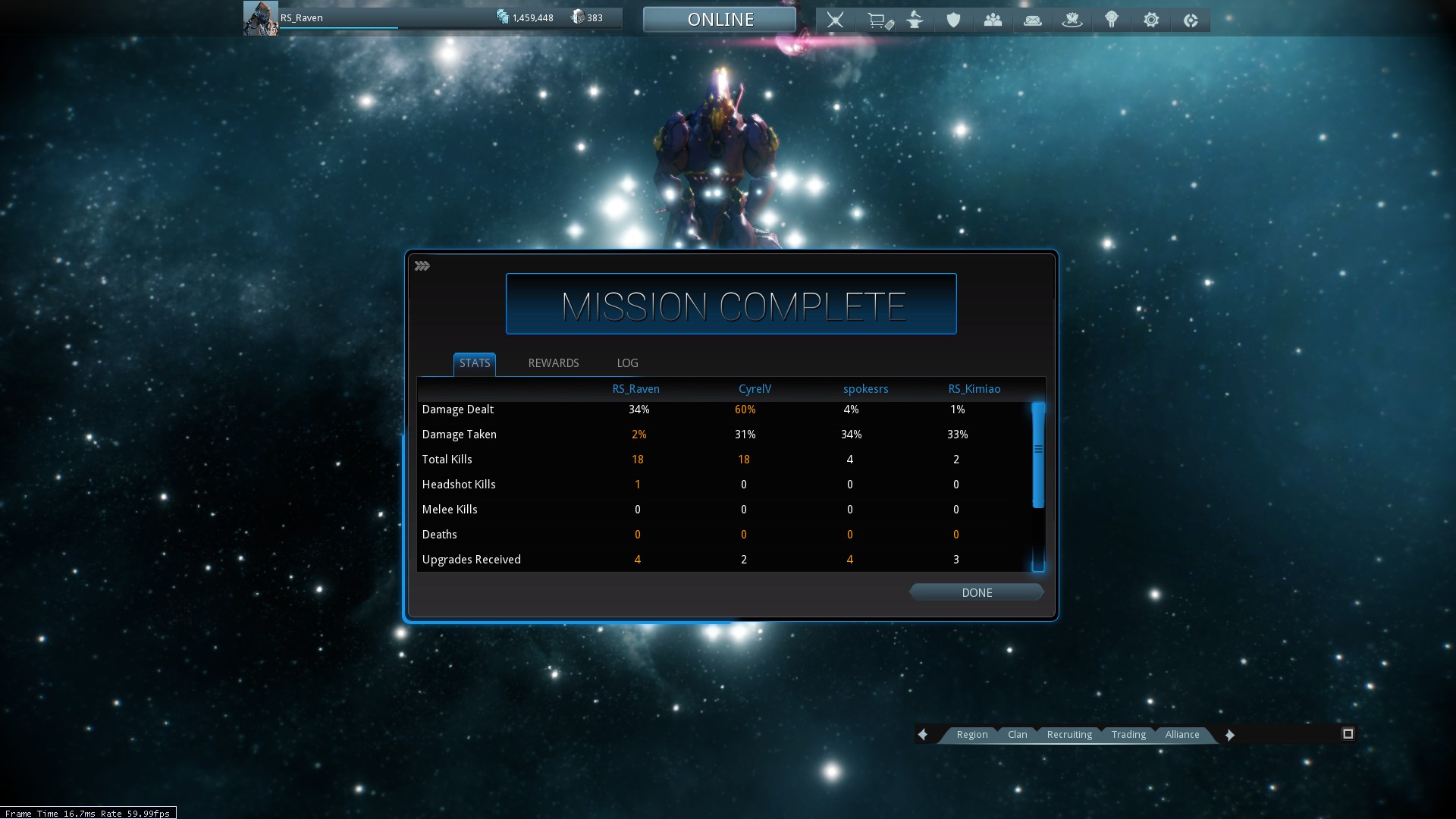This screenshot has width=1456, height=819.
Task: Expand the chat window with the square button
Action: (x=1348, y=733)
